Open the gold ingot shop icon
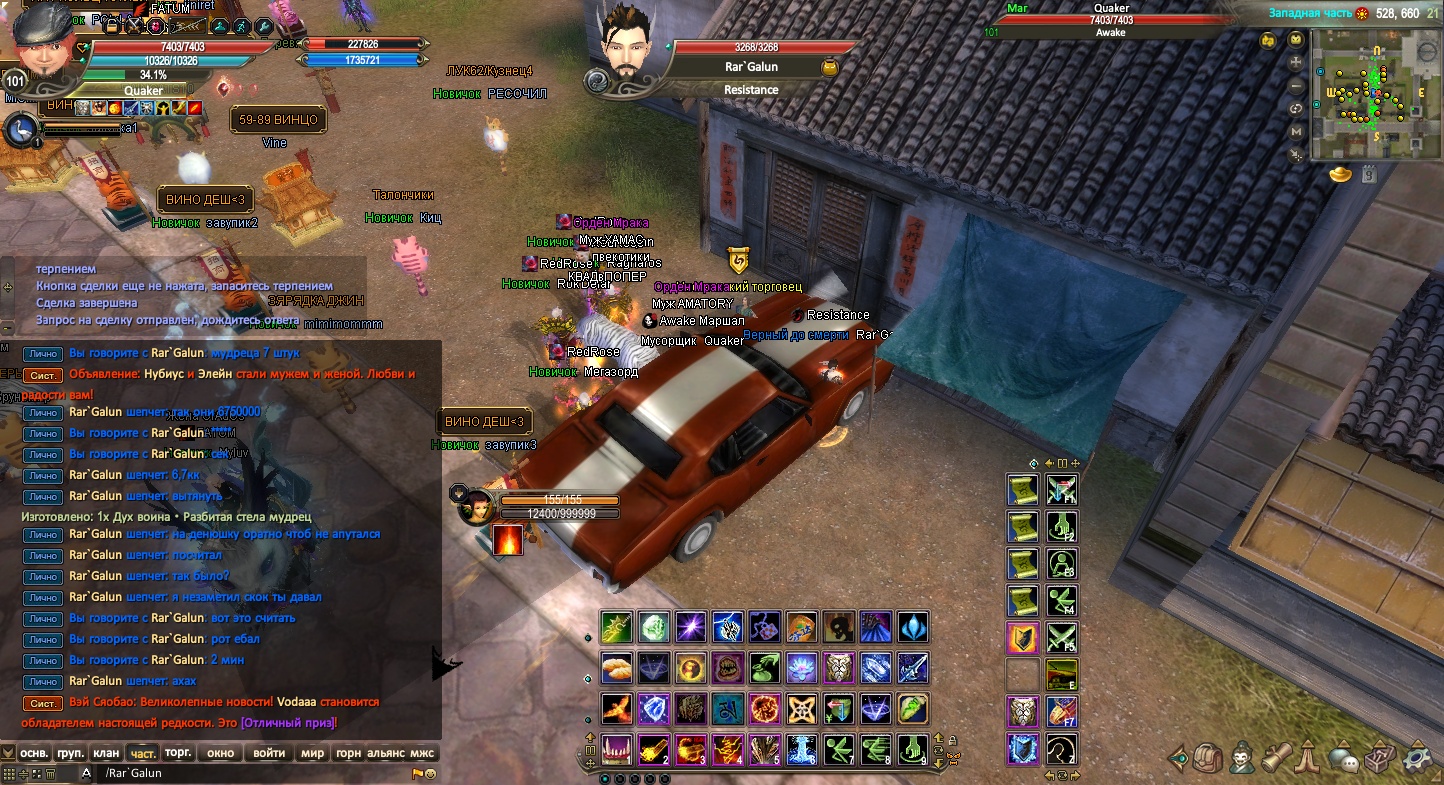 click(x=1340, y=174)
